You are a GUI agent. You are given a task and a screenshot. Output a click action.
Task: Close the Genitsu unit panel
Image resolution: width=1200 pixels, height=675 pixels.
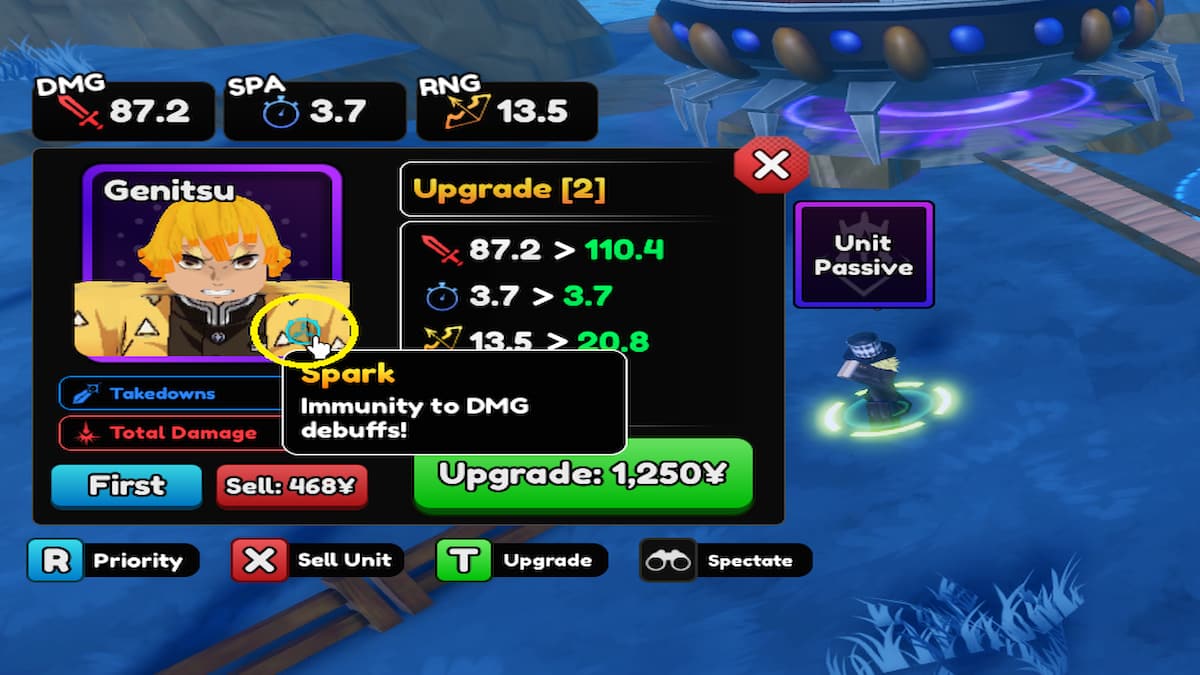770,167
